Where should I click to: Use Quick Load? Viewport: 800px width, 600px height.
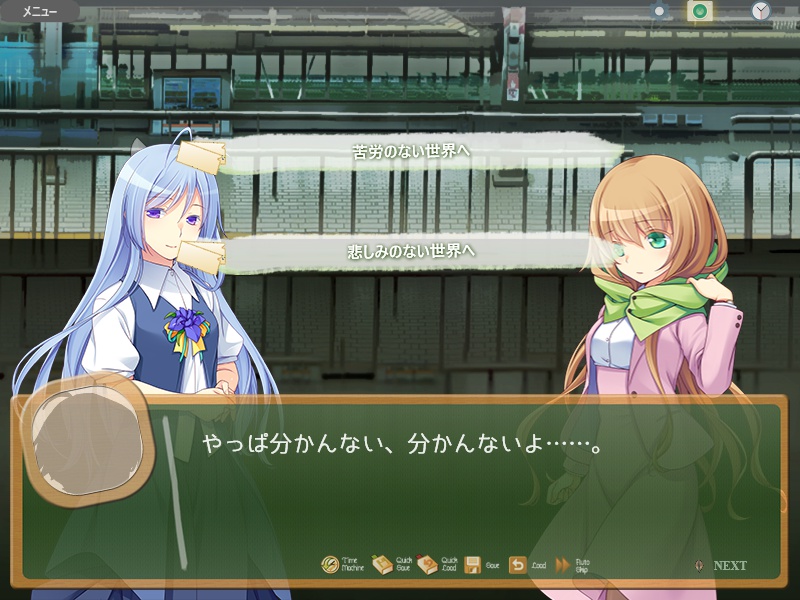428,565
